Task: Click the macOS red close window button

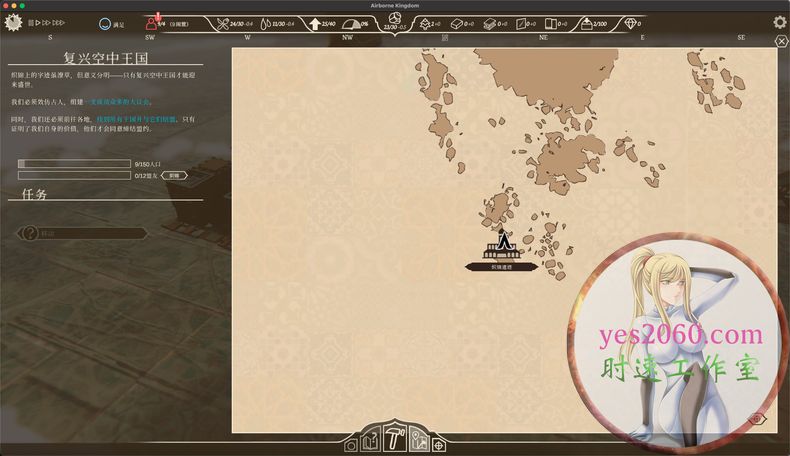Action: coord(6,5)
